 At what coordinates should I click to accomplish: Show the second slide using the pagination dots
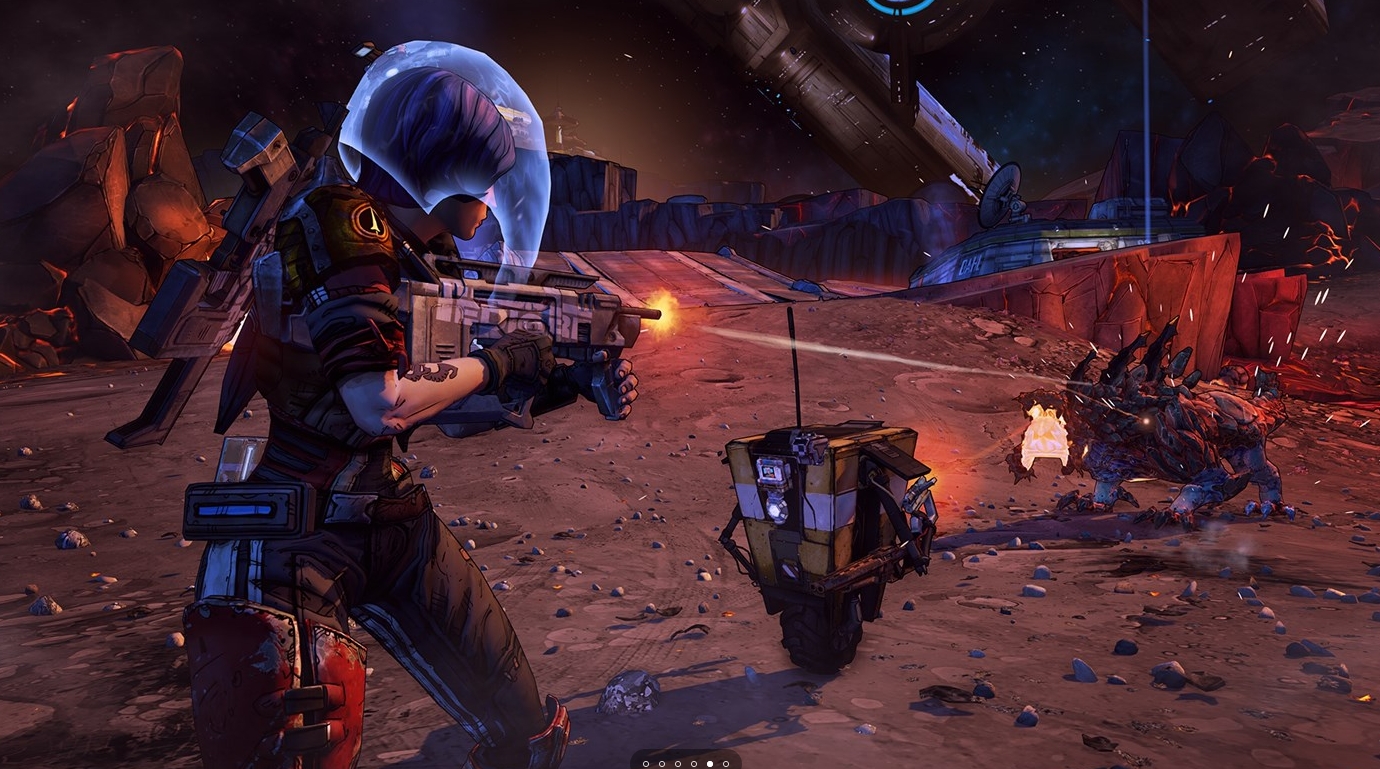pos(662,764)
